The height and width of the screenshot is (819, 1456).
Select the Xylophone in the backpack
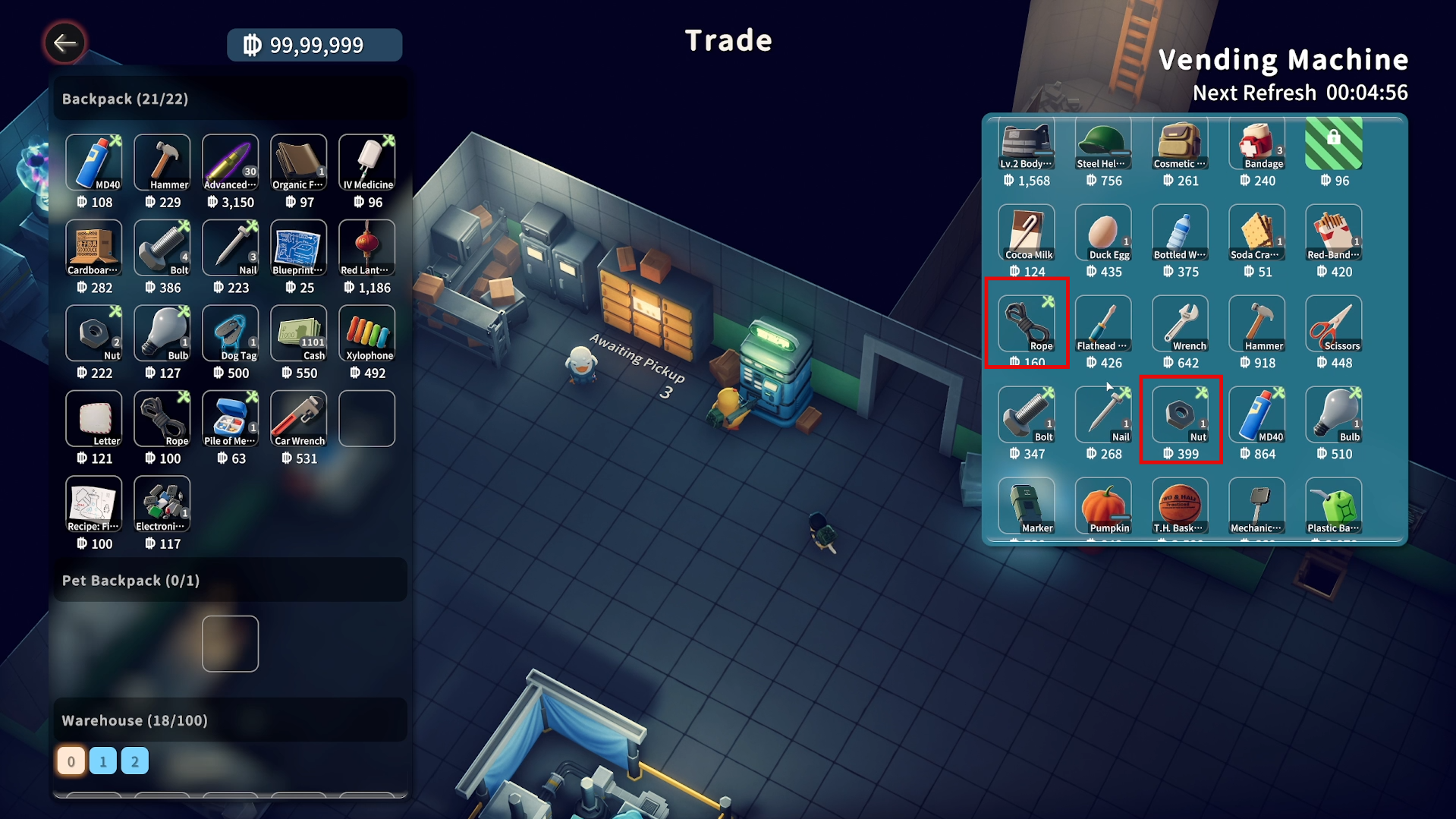tap(366, 334)
